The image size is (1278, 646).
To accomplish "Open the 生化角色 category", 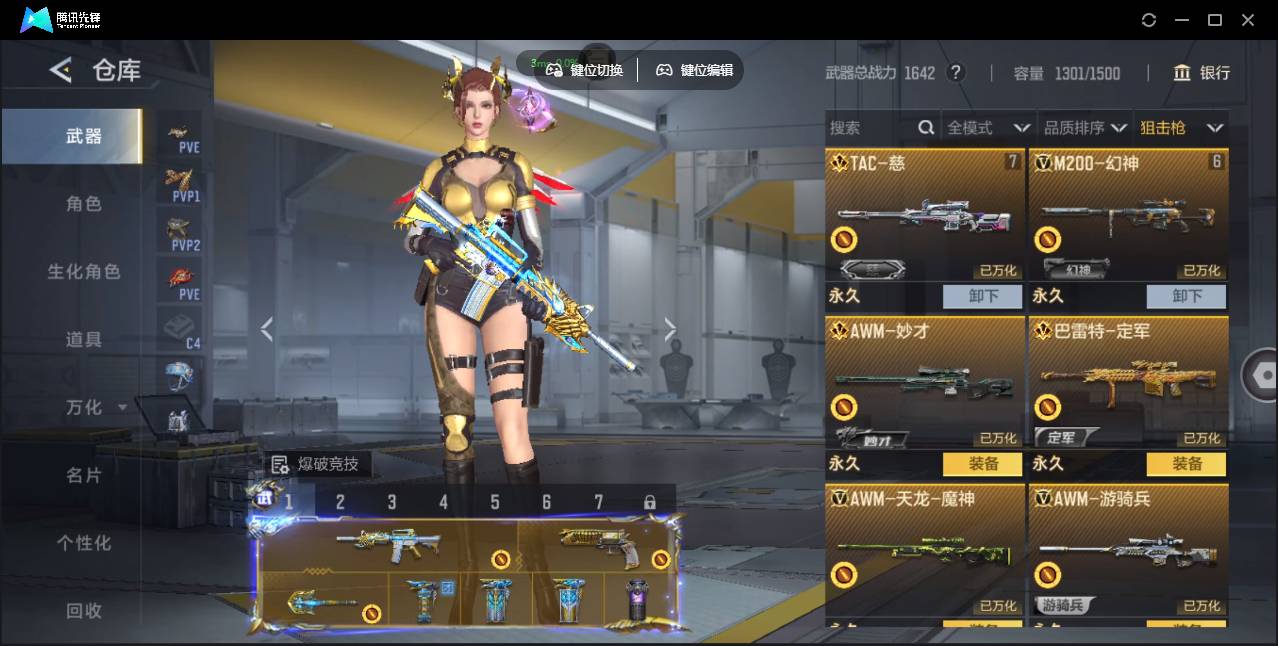I will point(84,272).
